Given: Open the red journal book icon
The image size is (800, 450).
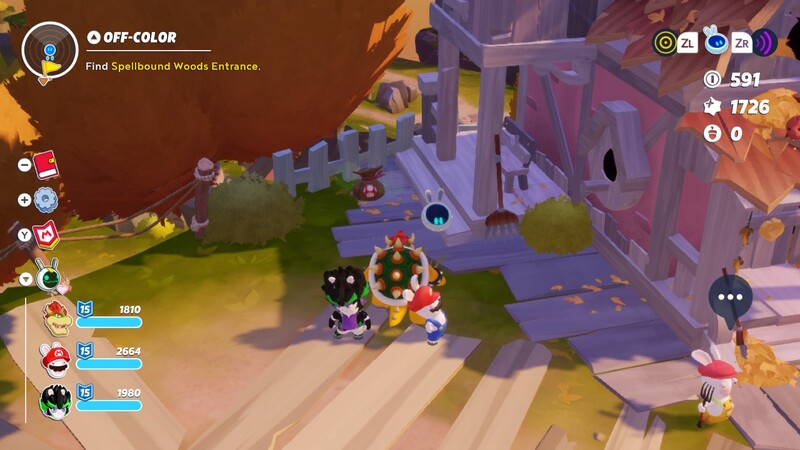Looking at the screenshot, I should pyautogui.click(x=45, y=163).
